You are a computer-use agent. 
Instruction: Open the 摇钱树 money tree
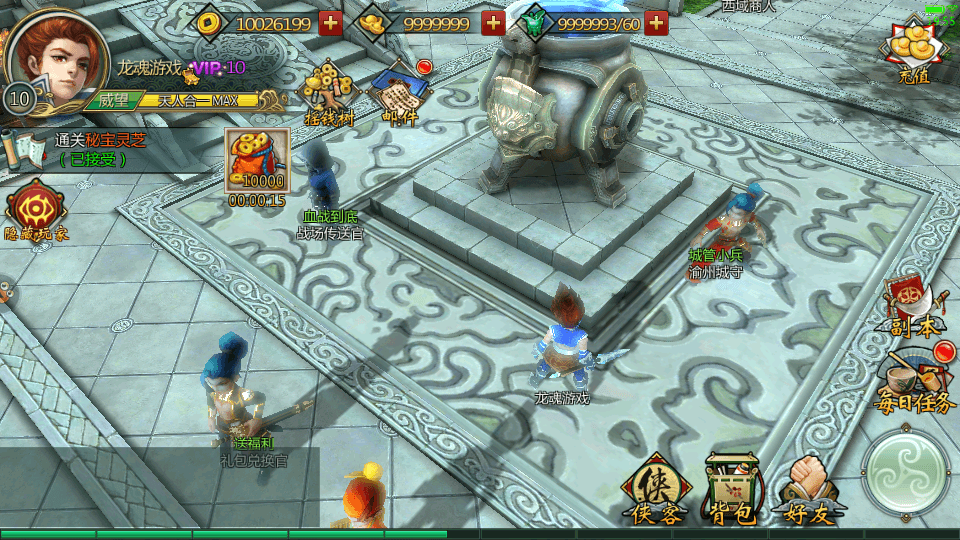329,95
